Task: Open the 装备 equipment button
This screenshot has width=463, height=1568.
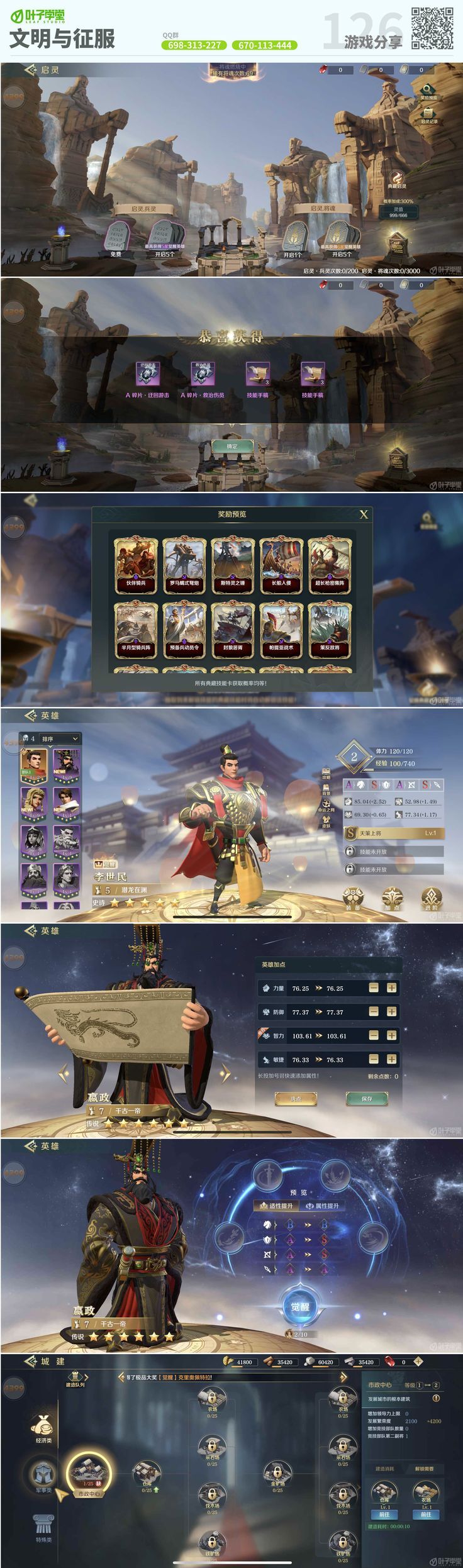Action: click(353, 897)
